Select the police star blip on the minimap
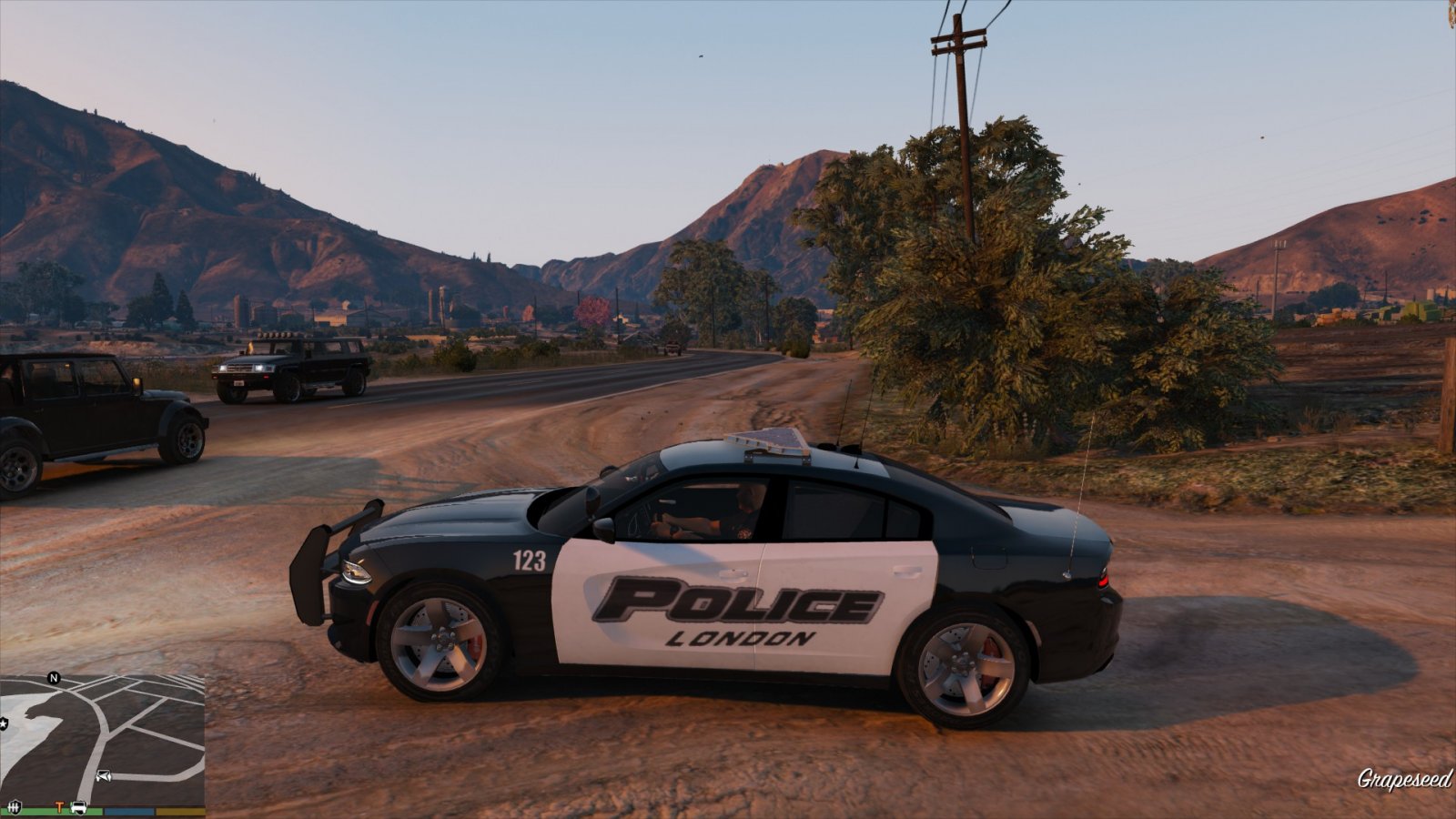Image resolution: width=1456 pixels, height=819 pixels. pyautogui.click(x=4, y=723)
